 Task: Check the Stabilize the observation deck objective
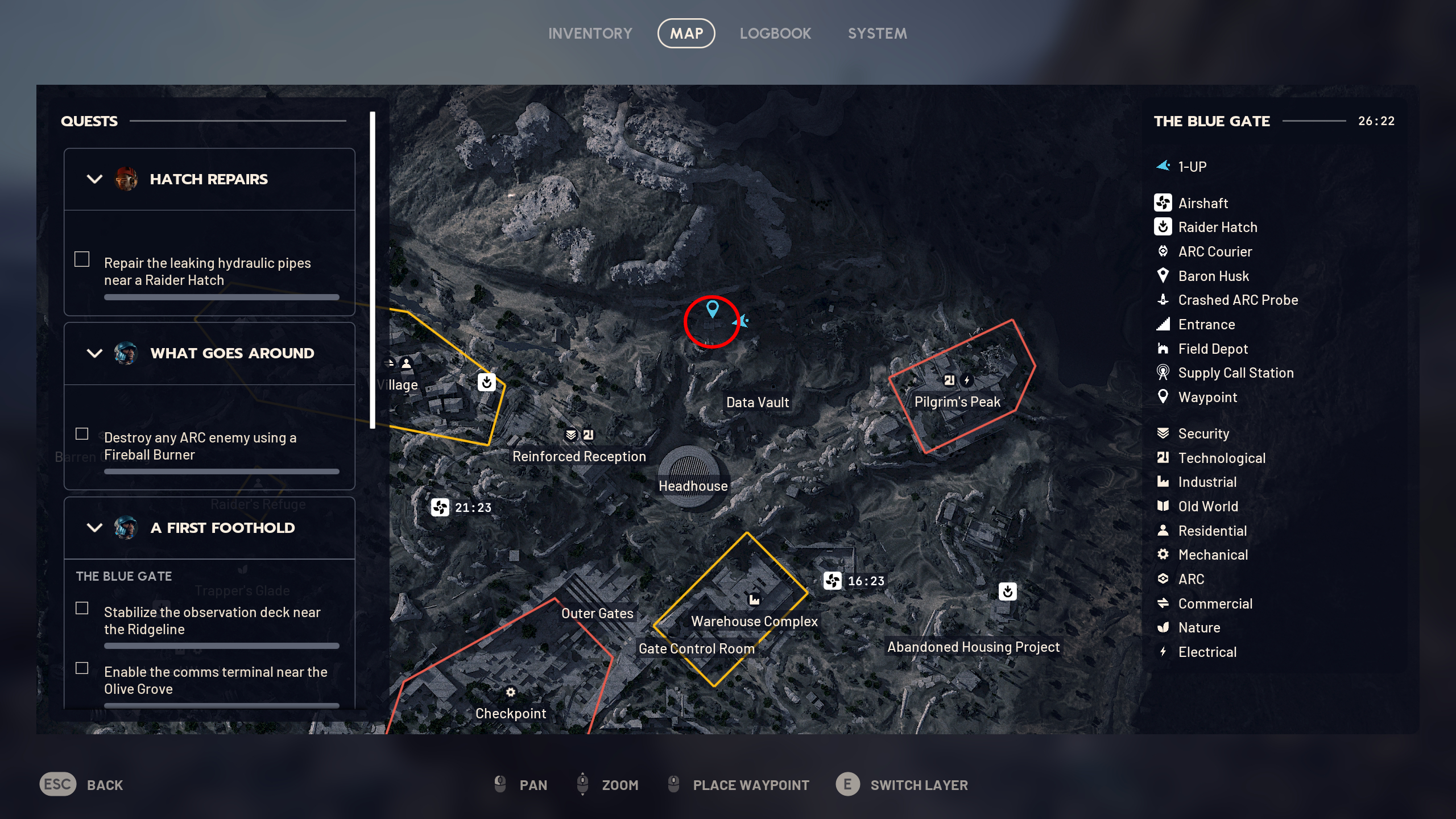(x=81, y=608)
